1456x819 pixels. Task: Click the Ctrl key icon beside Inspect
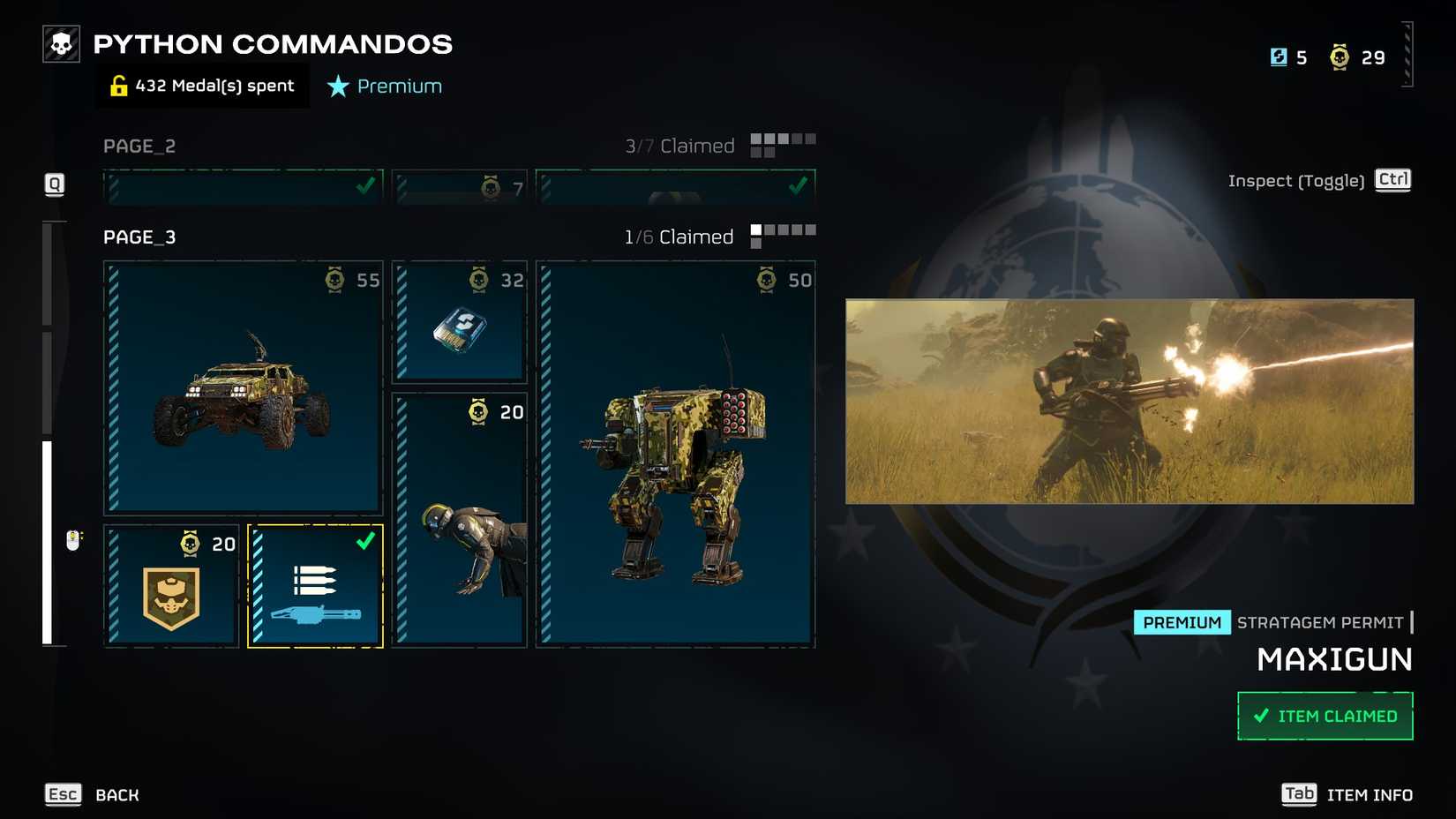tap(1392, 180)
